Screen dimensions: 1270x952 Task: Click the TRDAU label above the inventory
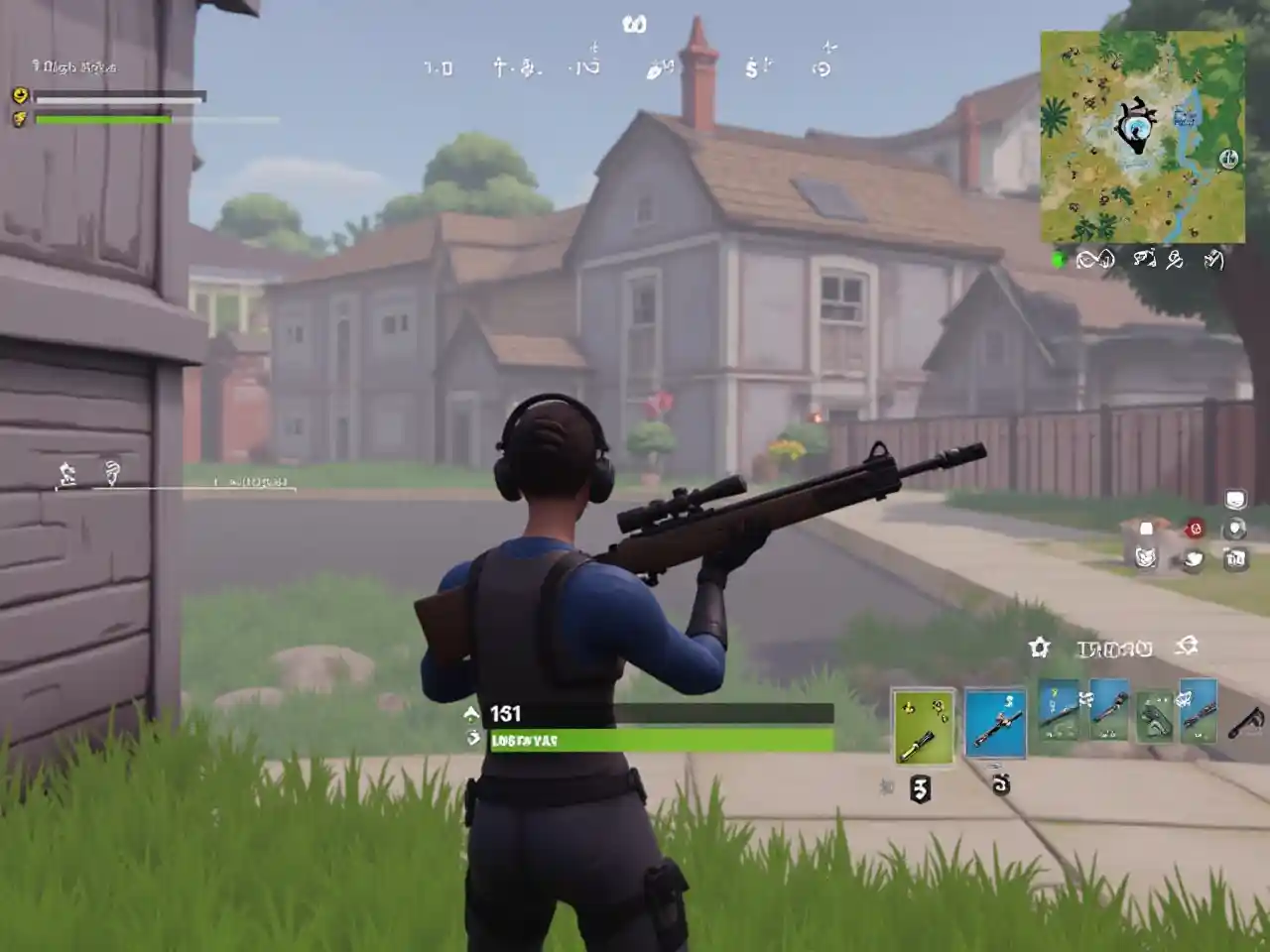point(1116,649)
